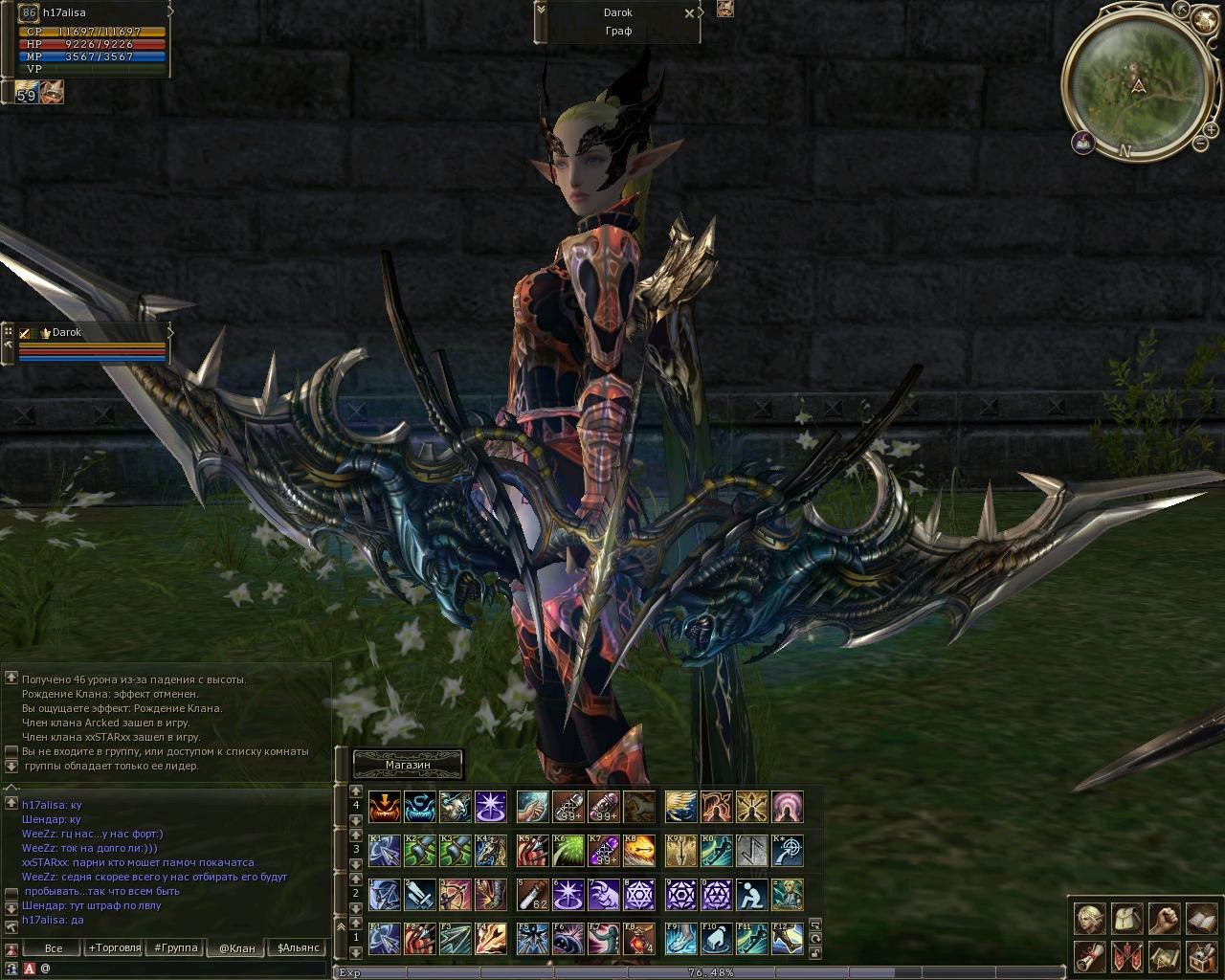Activate the sit-down figure action slot
The width and height of the screenshot is (1225, 980).
click(750, 896)
